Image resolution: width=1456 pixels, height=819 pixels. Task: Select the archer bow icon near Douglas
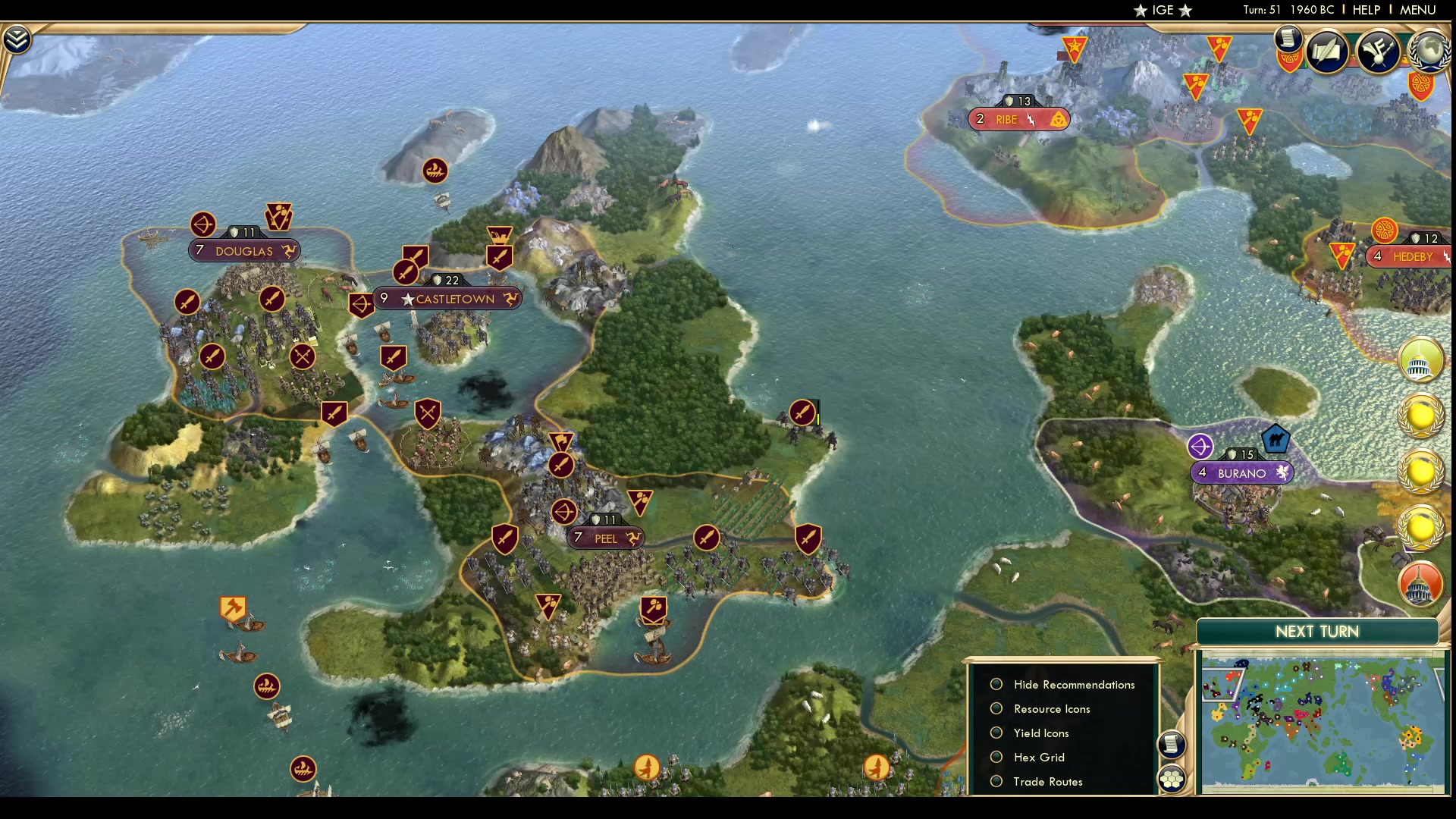[x=202, y=225]
